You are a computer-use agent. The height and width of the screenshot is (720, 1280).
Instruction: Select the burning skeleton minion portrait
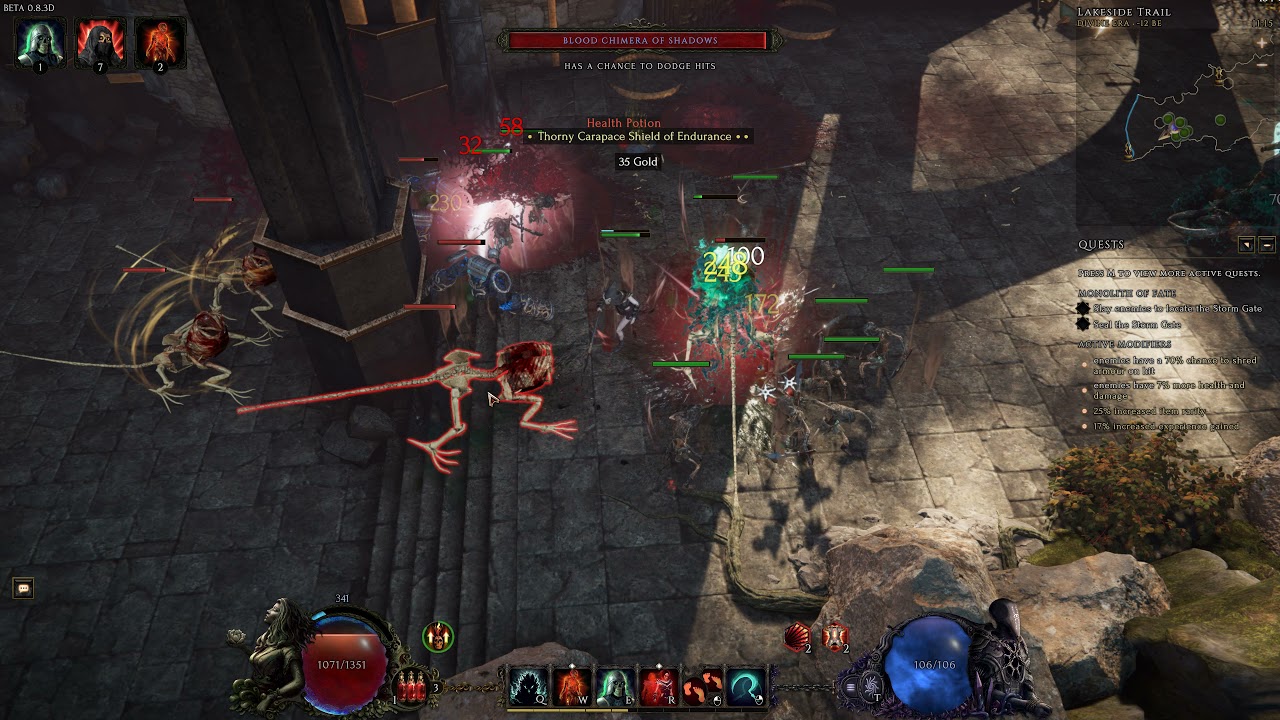coord(160,42)
